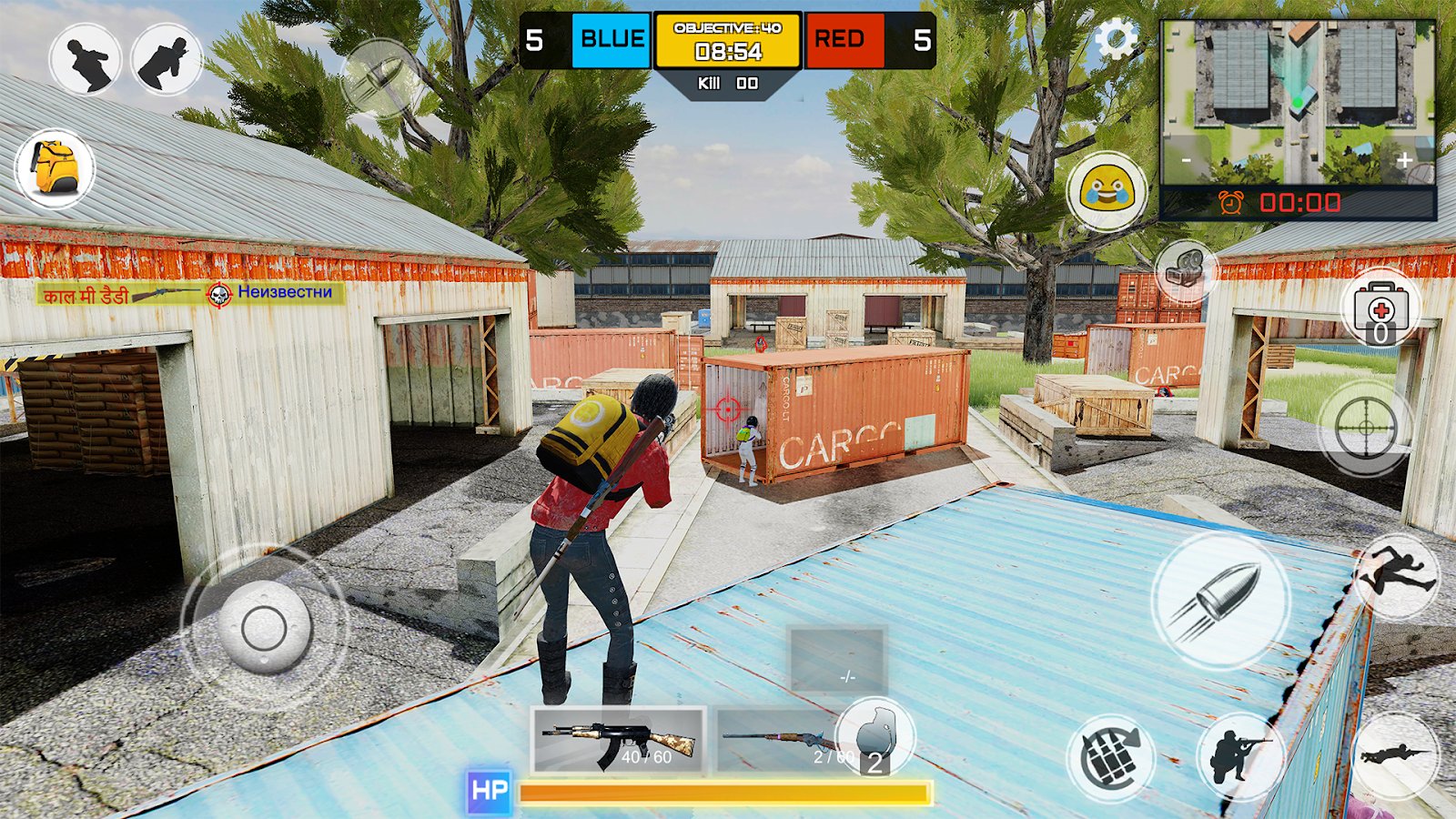
Task: Toggle the sniper scope aim button
Action: point(1364,428)
